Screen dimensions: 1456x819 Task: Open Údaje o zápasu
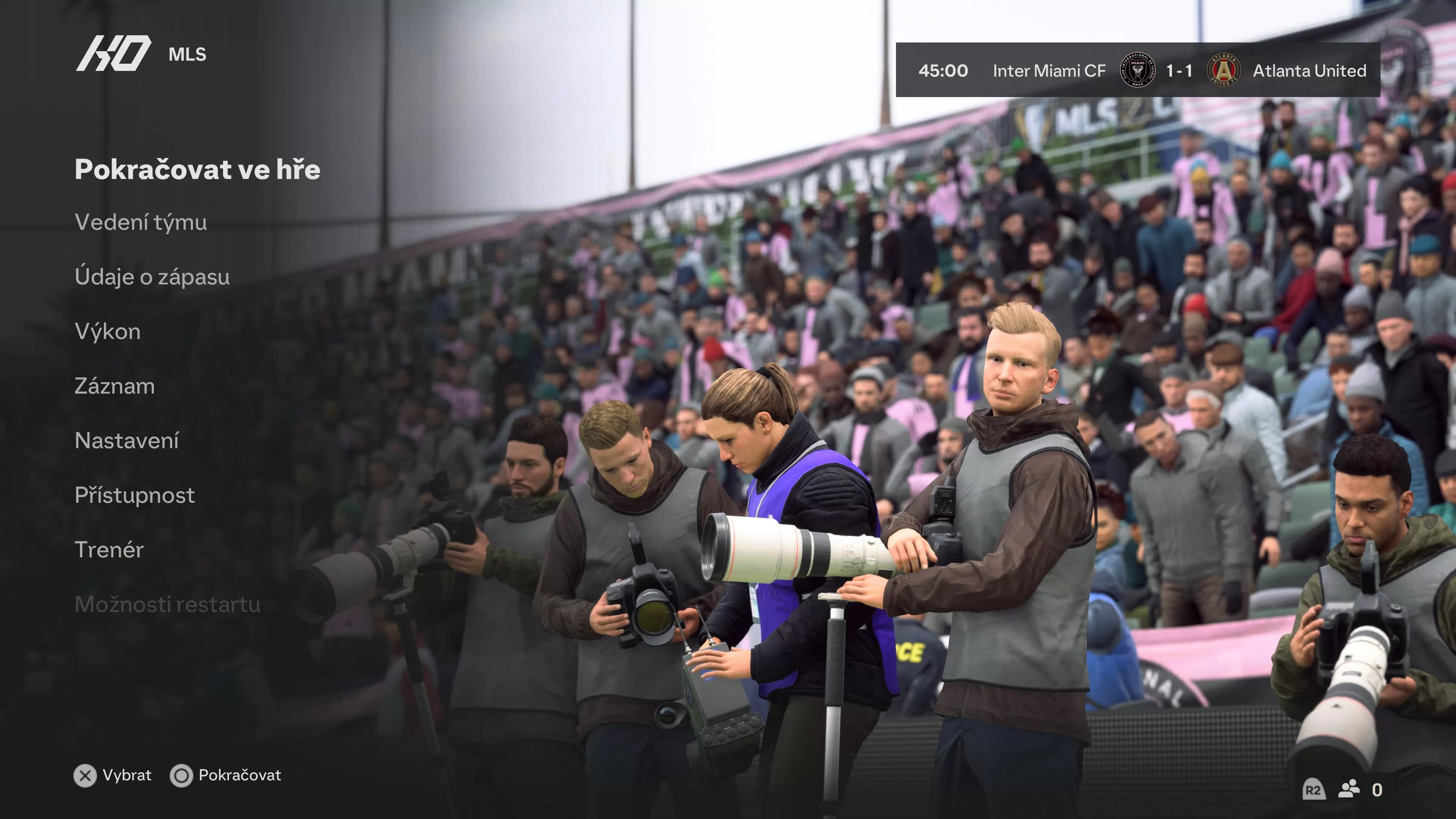click(152, 277)
